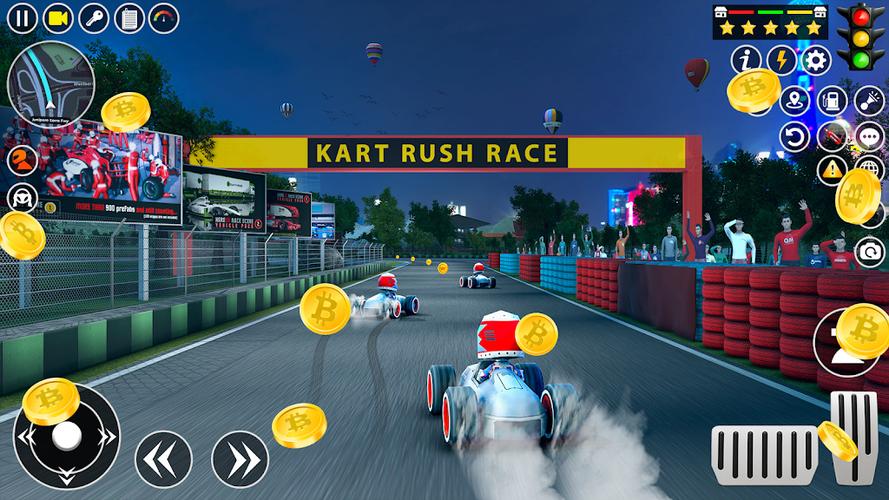Activate the lightning bolt boost

coord(781,60)
